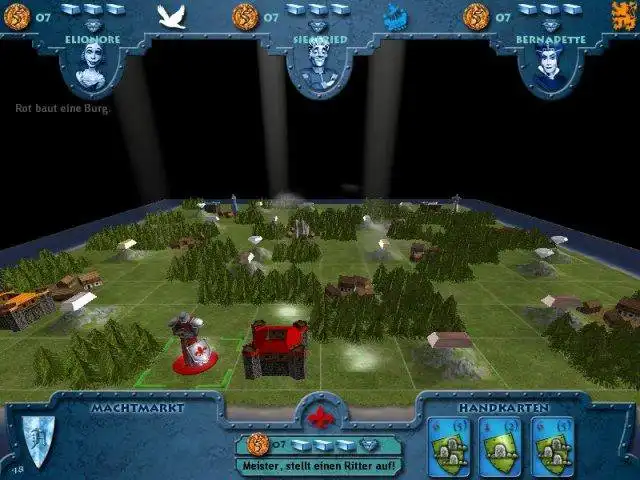Select the red castle piece

274,349
